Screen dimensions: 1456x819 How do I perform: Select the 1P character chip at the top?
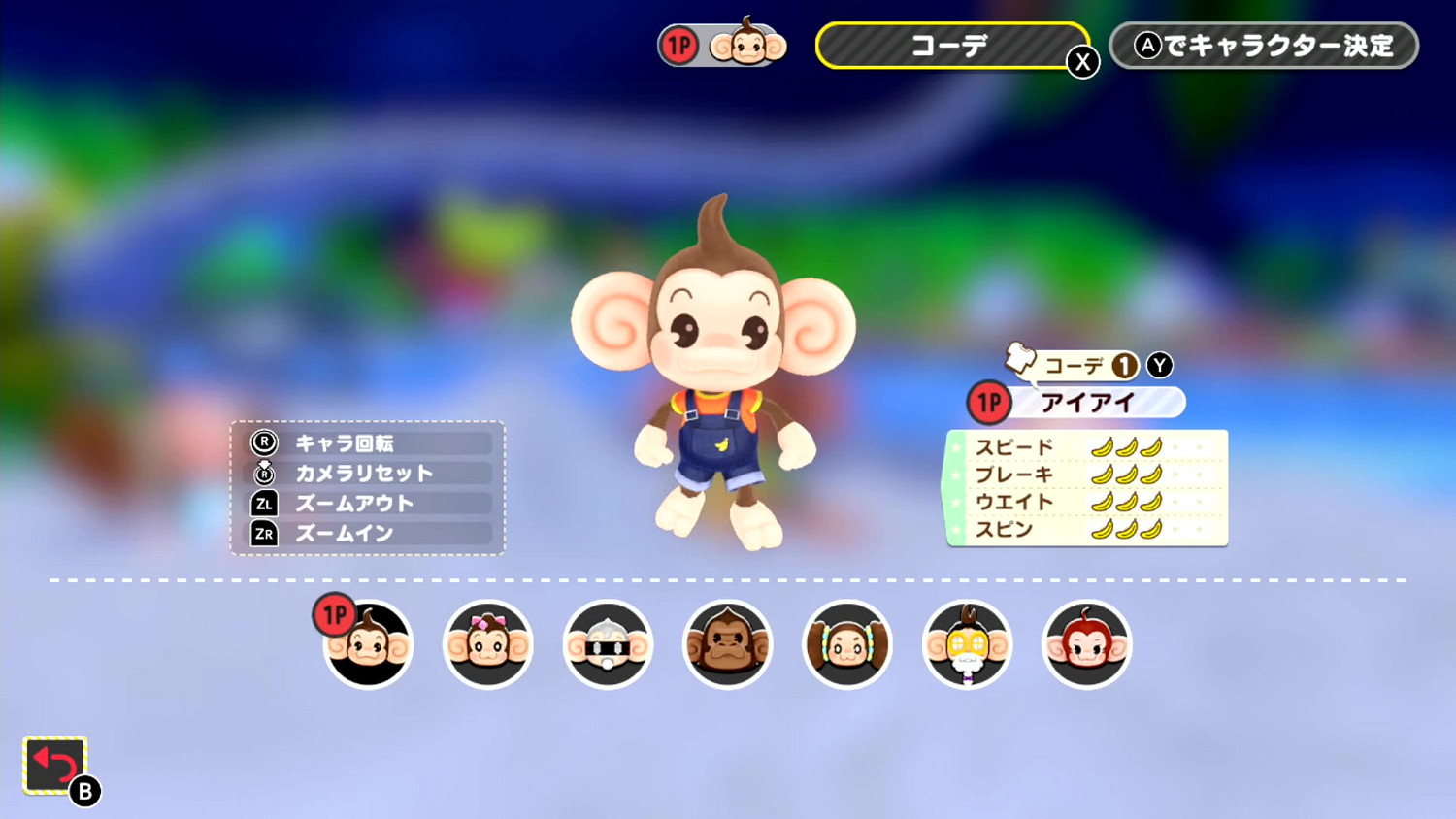coord(722,45)
